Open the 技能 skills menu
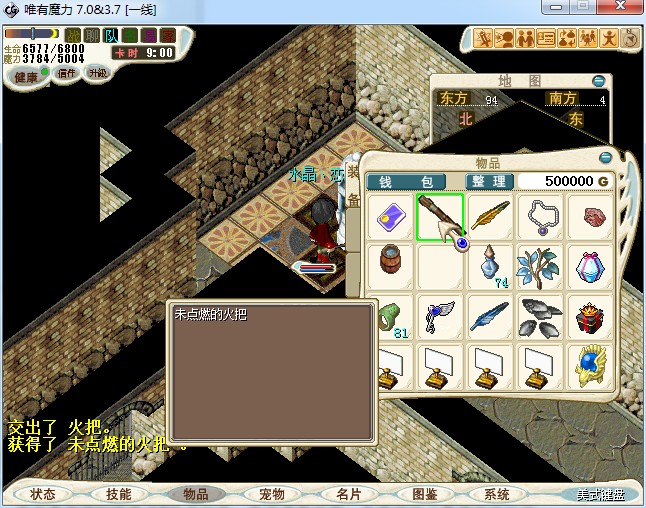This screenshot has height=508, width=646. (x=119, y=494)
